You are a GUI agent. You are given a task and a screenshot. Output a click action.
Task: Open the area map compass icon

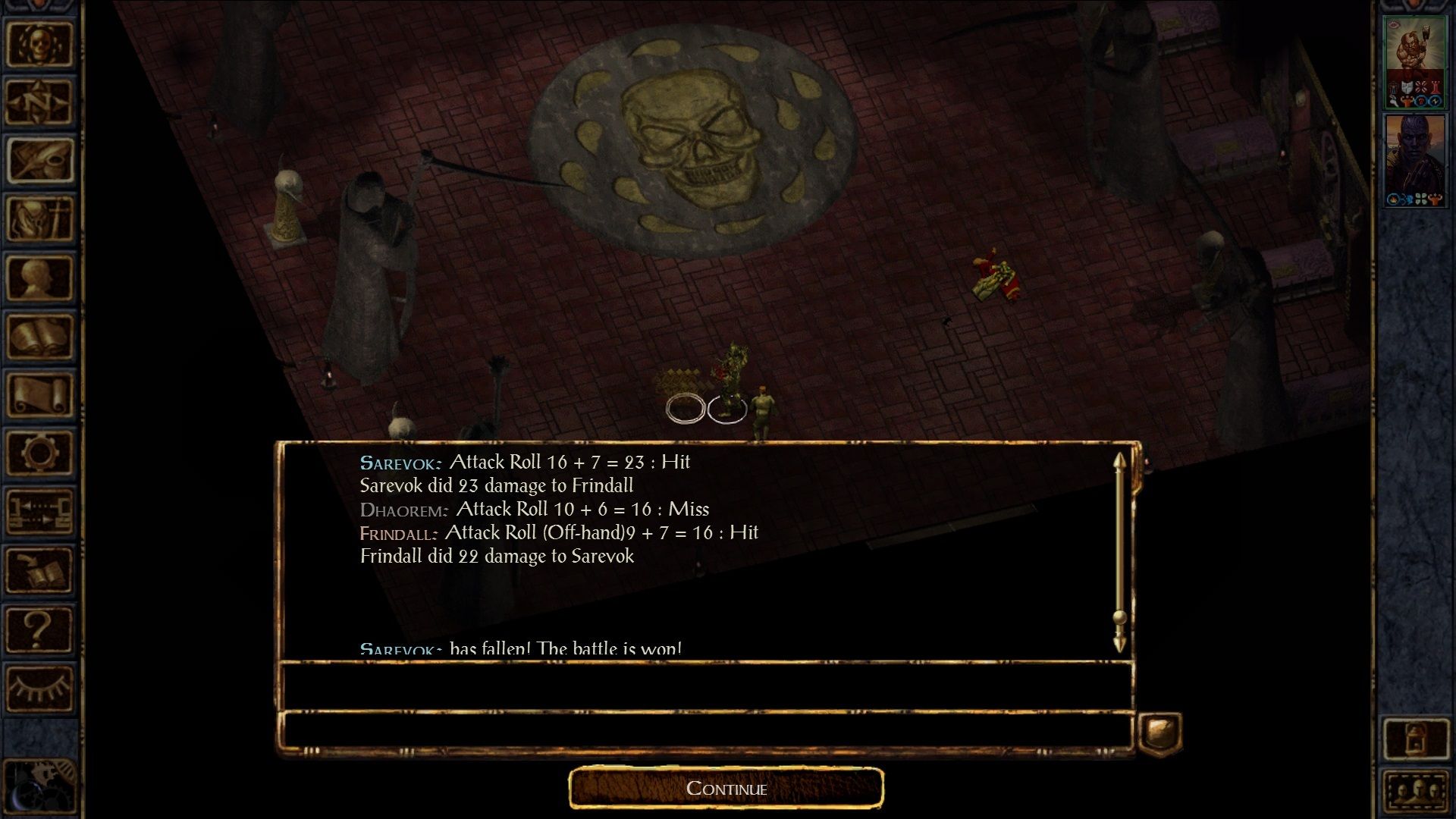[x=39, y=102]
